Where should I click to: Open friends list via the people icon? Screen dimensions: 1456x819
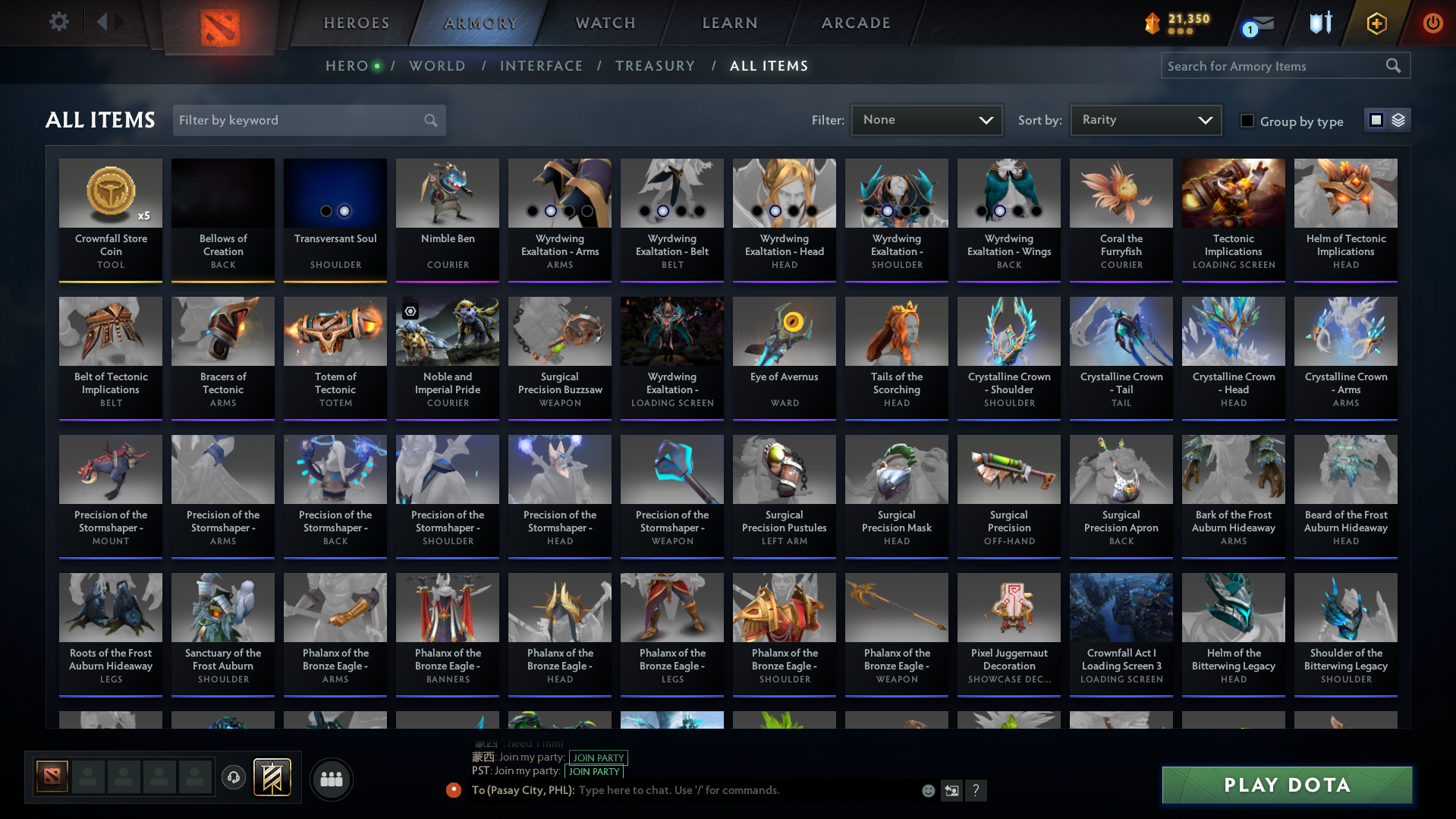coord(331,779)
